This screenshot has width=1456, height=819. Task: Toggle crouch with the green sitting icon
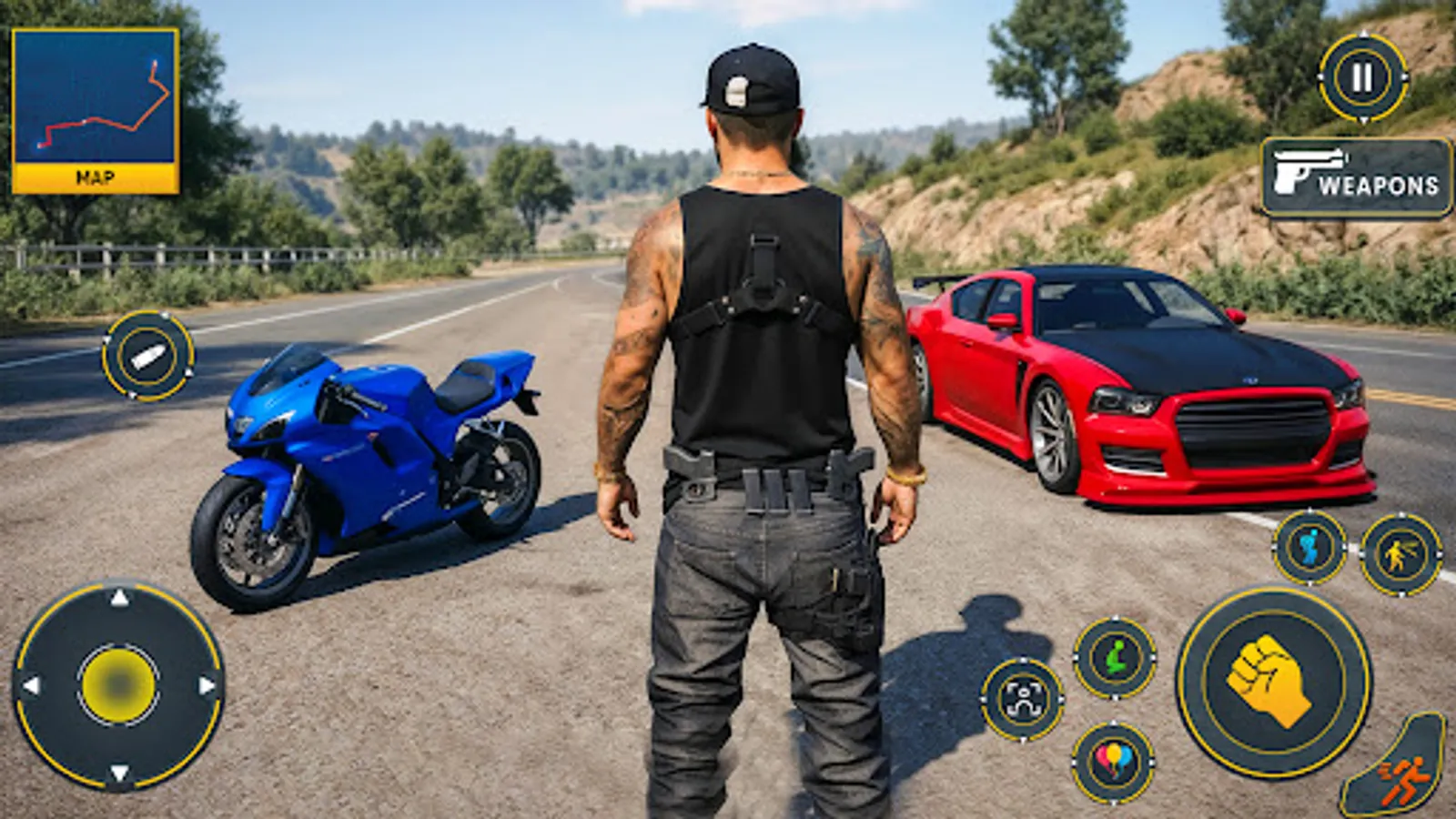point(1116,657)
